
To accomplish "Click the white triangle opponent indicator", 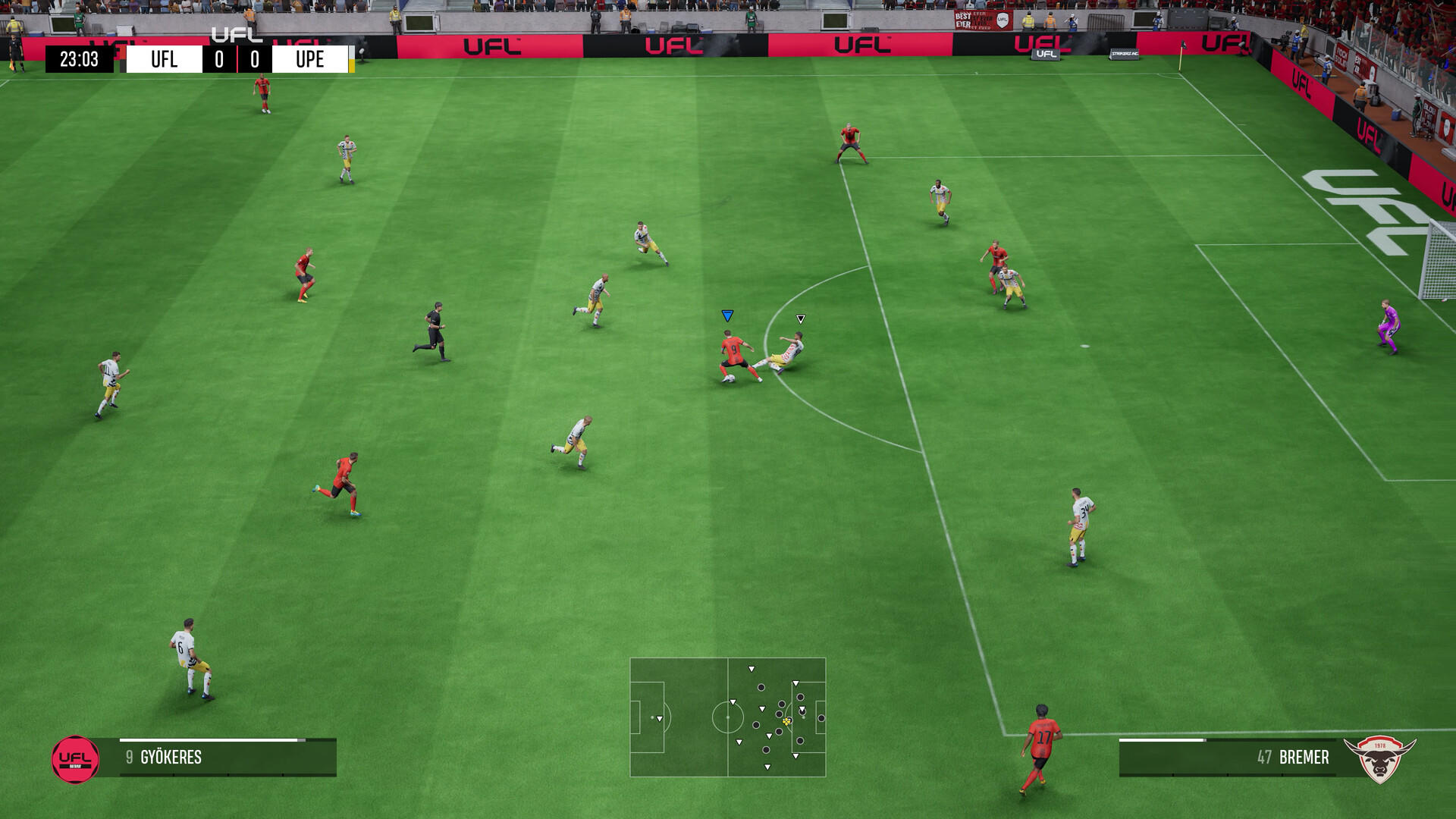I will click(x=800, y=318).
